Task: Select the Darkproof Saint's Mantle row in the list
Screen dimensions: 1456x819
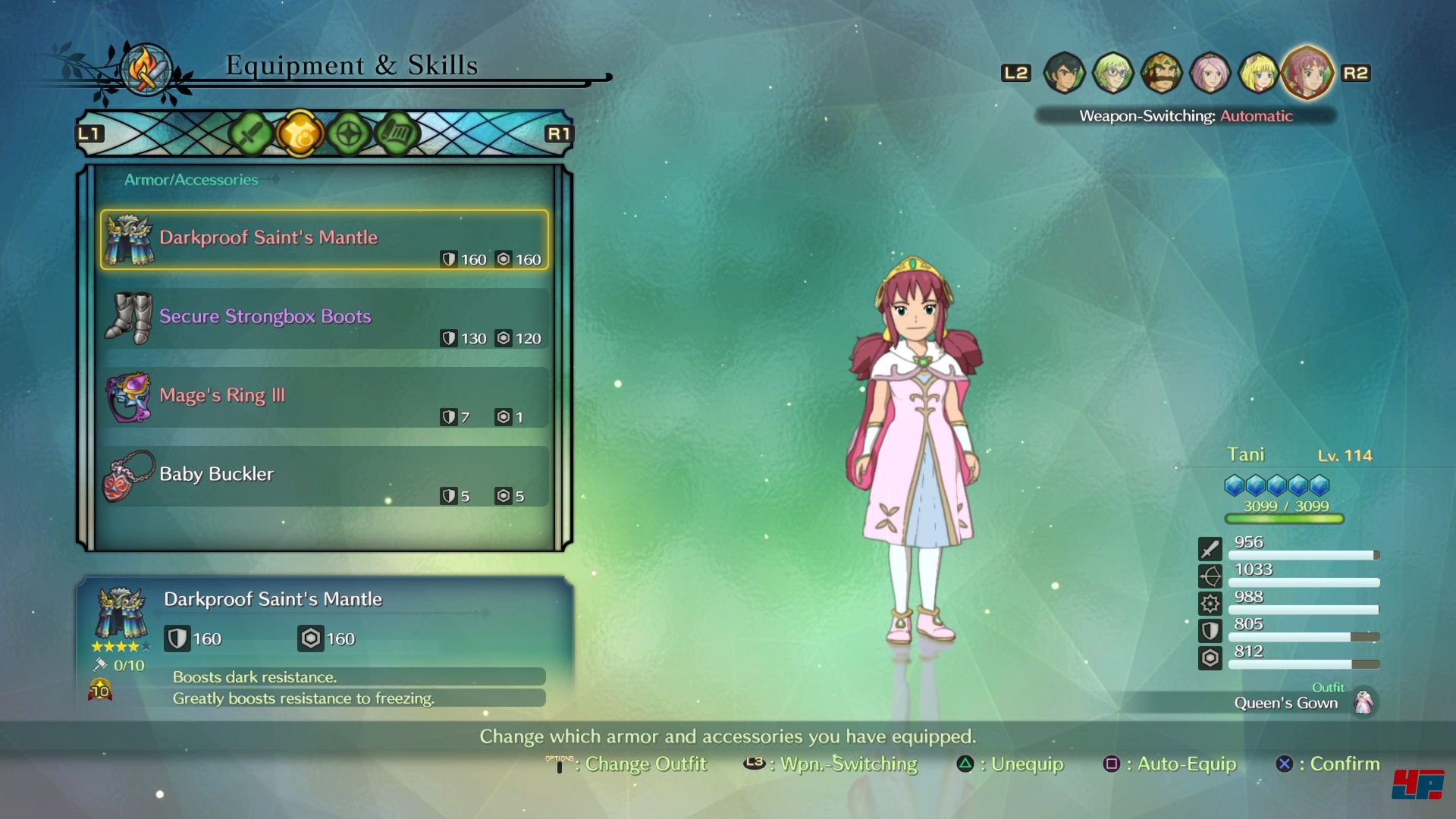Action: pyautogui.click(x=324, y=240)
